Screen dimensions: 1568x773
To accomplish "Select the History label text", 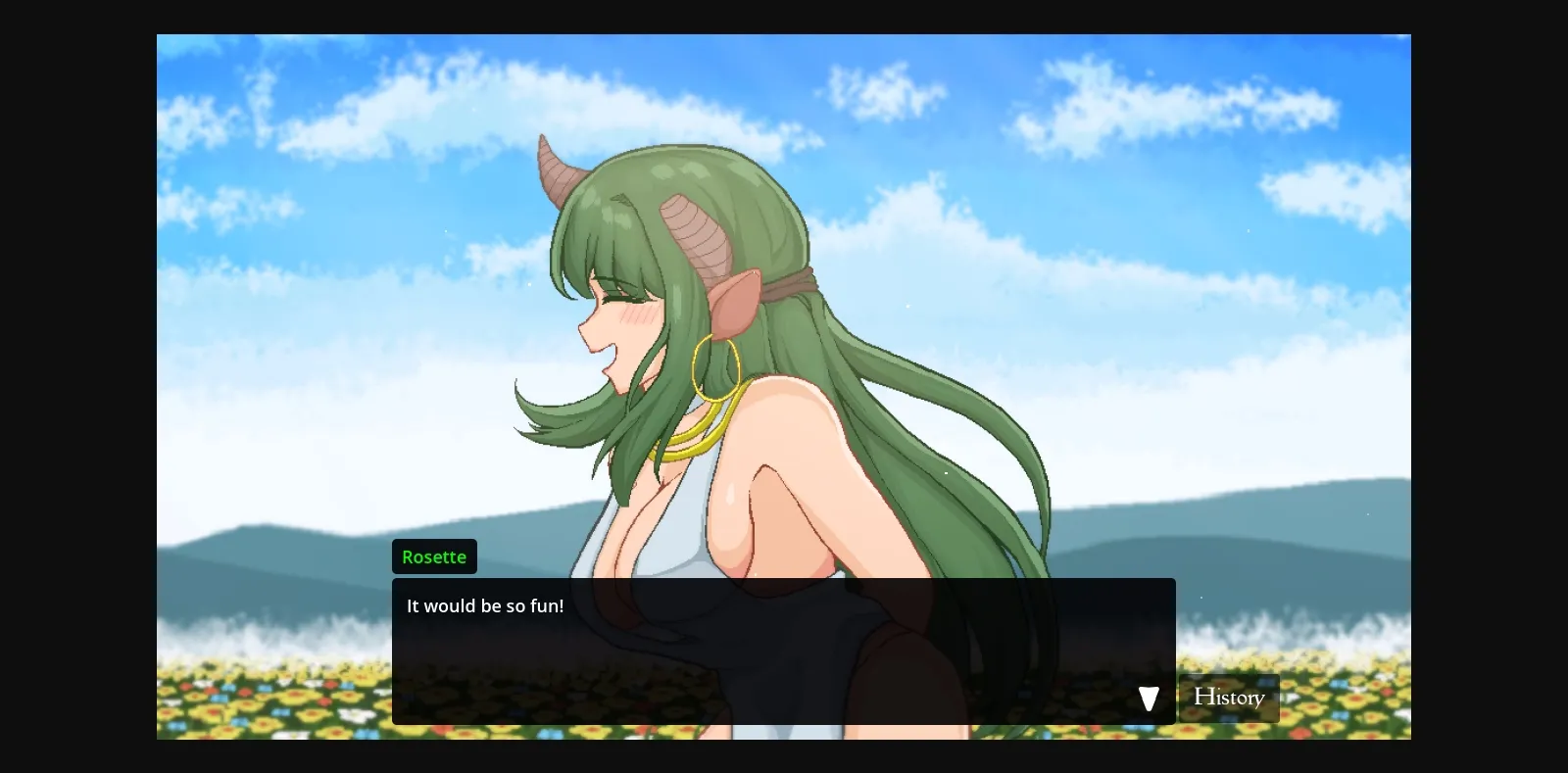I will pos(1229,697).
